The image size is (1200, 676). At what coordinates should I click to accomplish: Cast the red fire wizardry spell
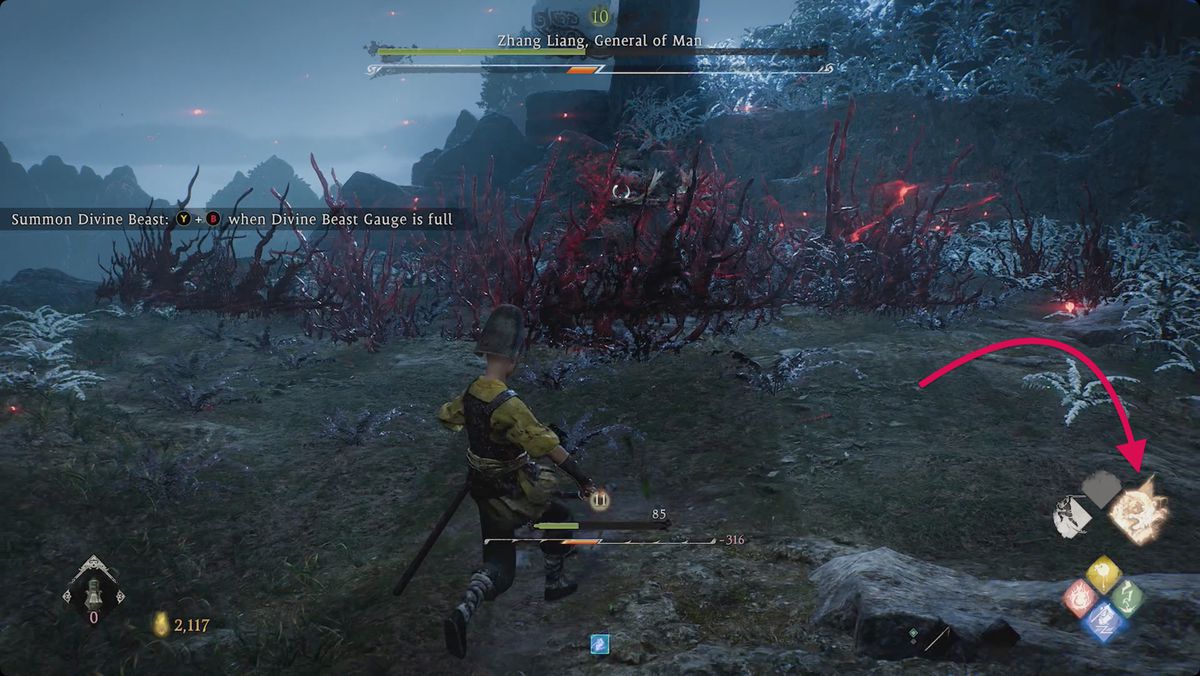[x=1080, y=598]
